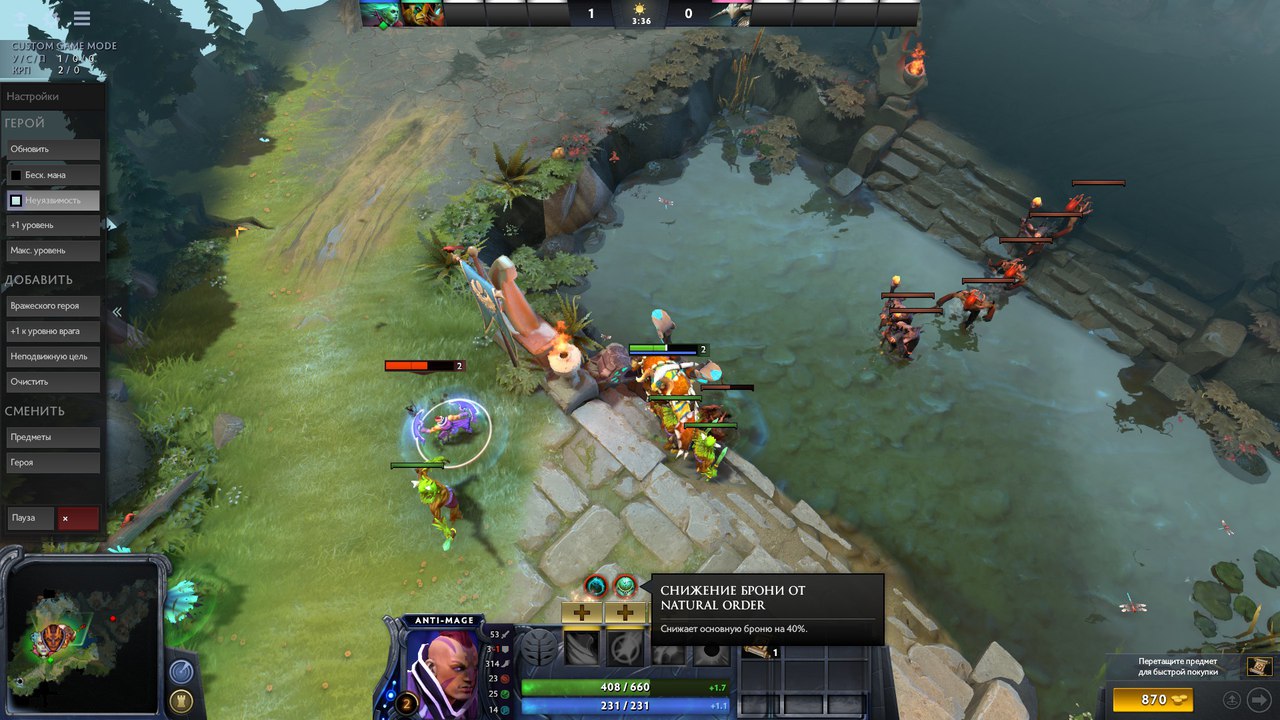Disable the Неуязвимость checkbox
Image resolution: width=1280 pixels, height=720 pixels.
pos(17,199)
